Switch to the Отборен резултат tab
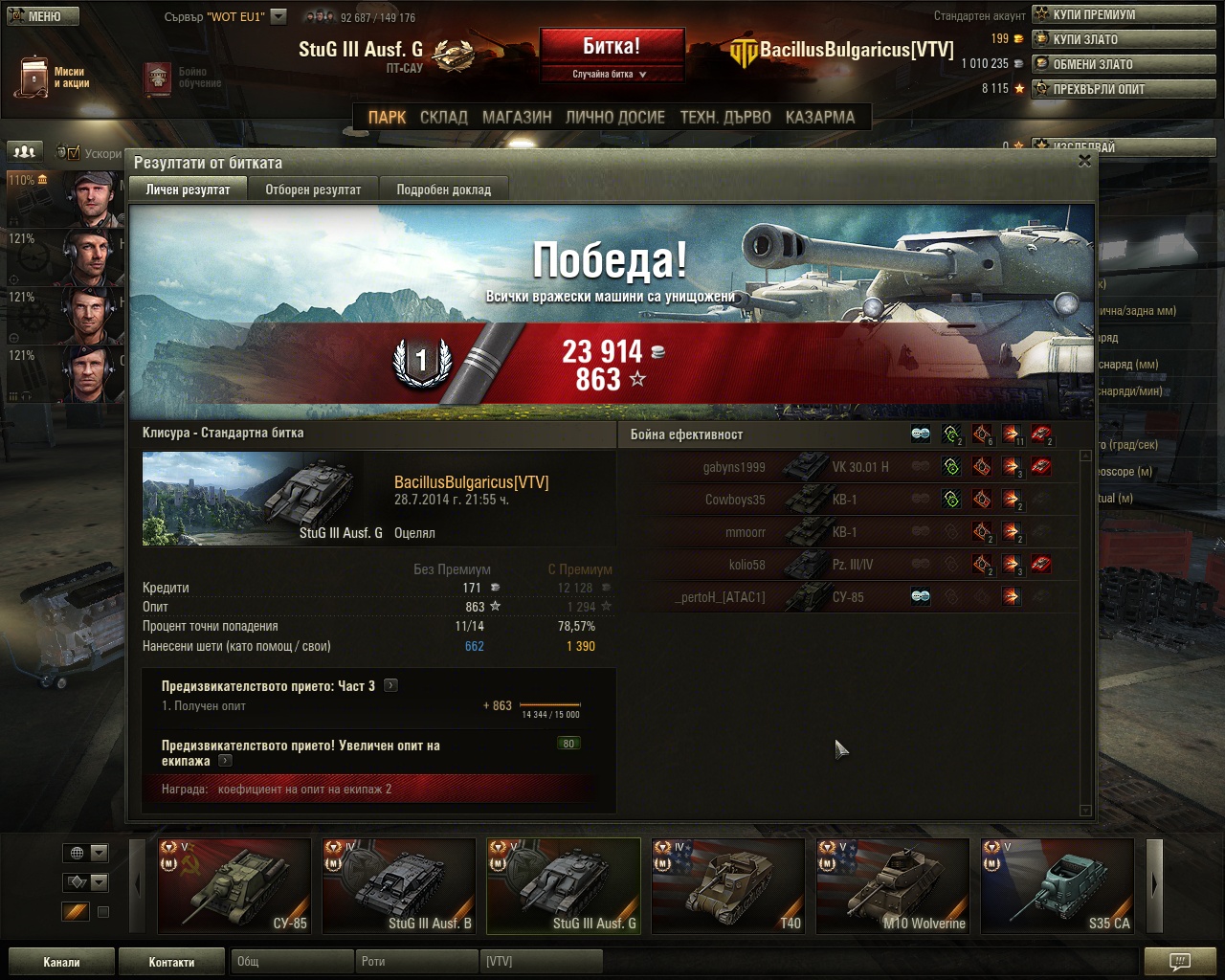Viewport: 1225px width, 980px height. point(313,189)
